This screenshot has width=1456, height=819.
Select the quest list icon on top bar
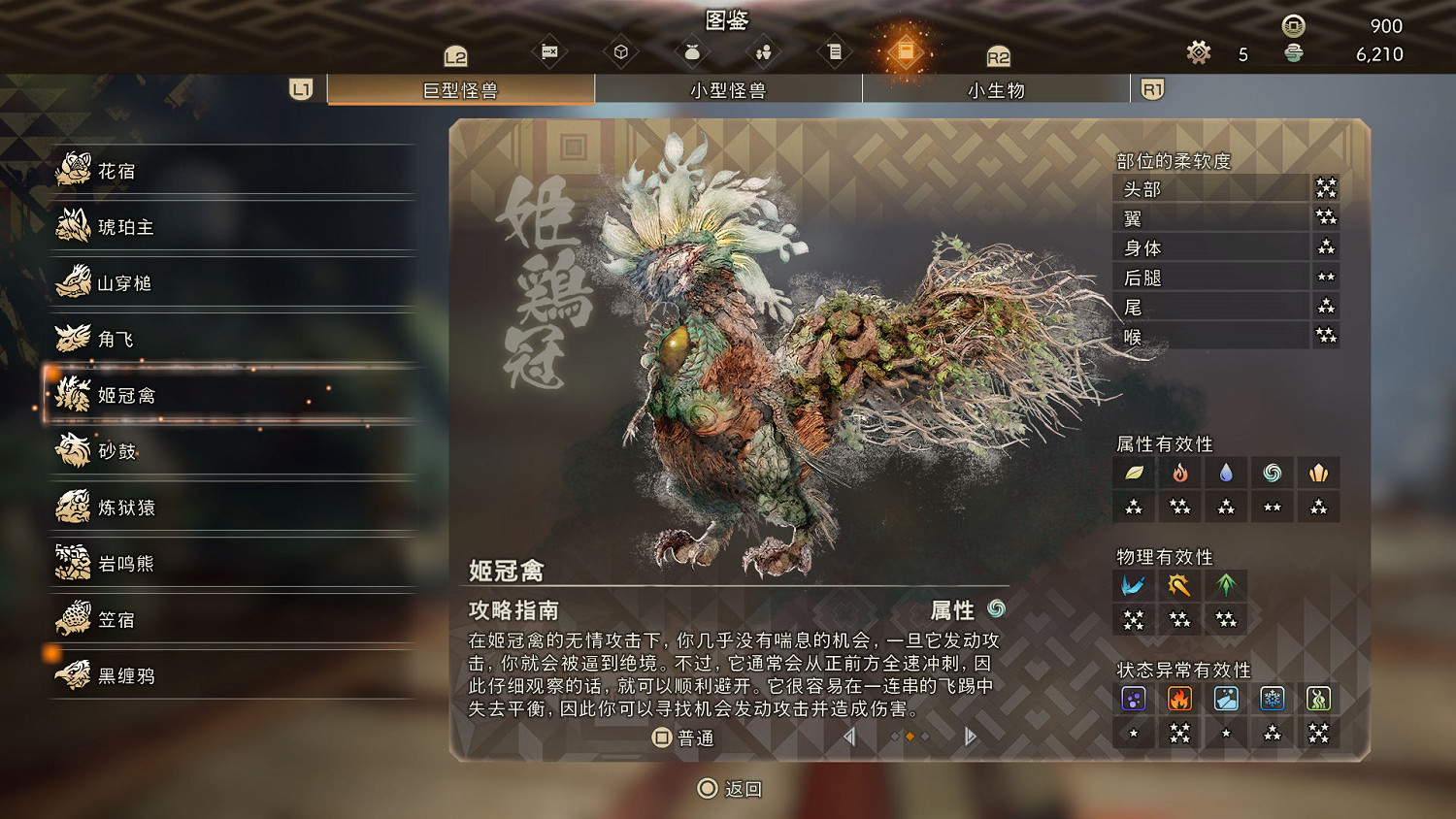(x=835, y=50)
